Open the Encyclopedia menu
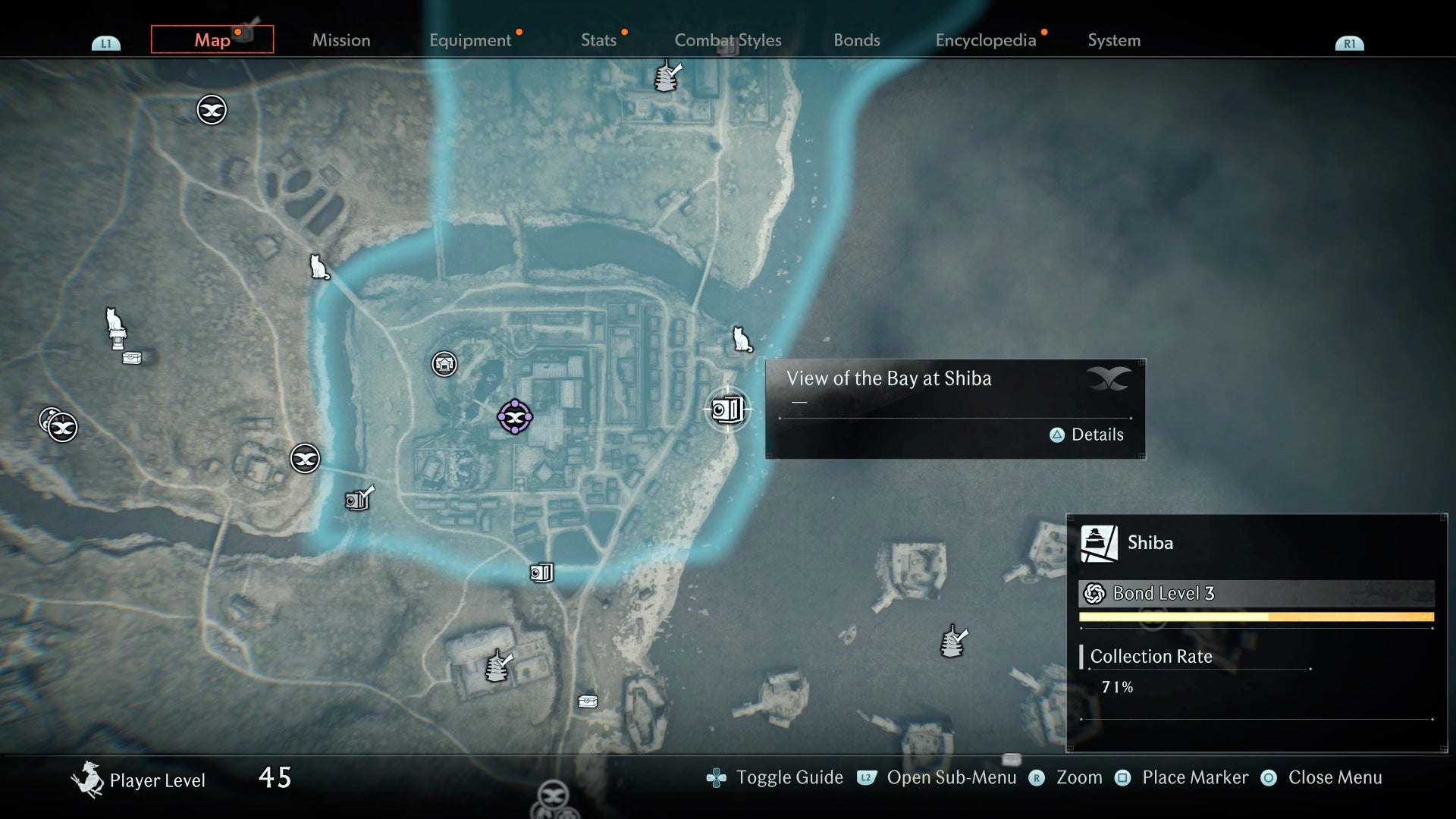Image resolution: width=1456 pixels, height=819 pixels. pyautogui.click(x=986, y=40)
